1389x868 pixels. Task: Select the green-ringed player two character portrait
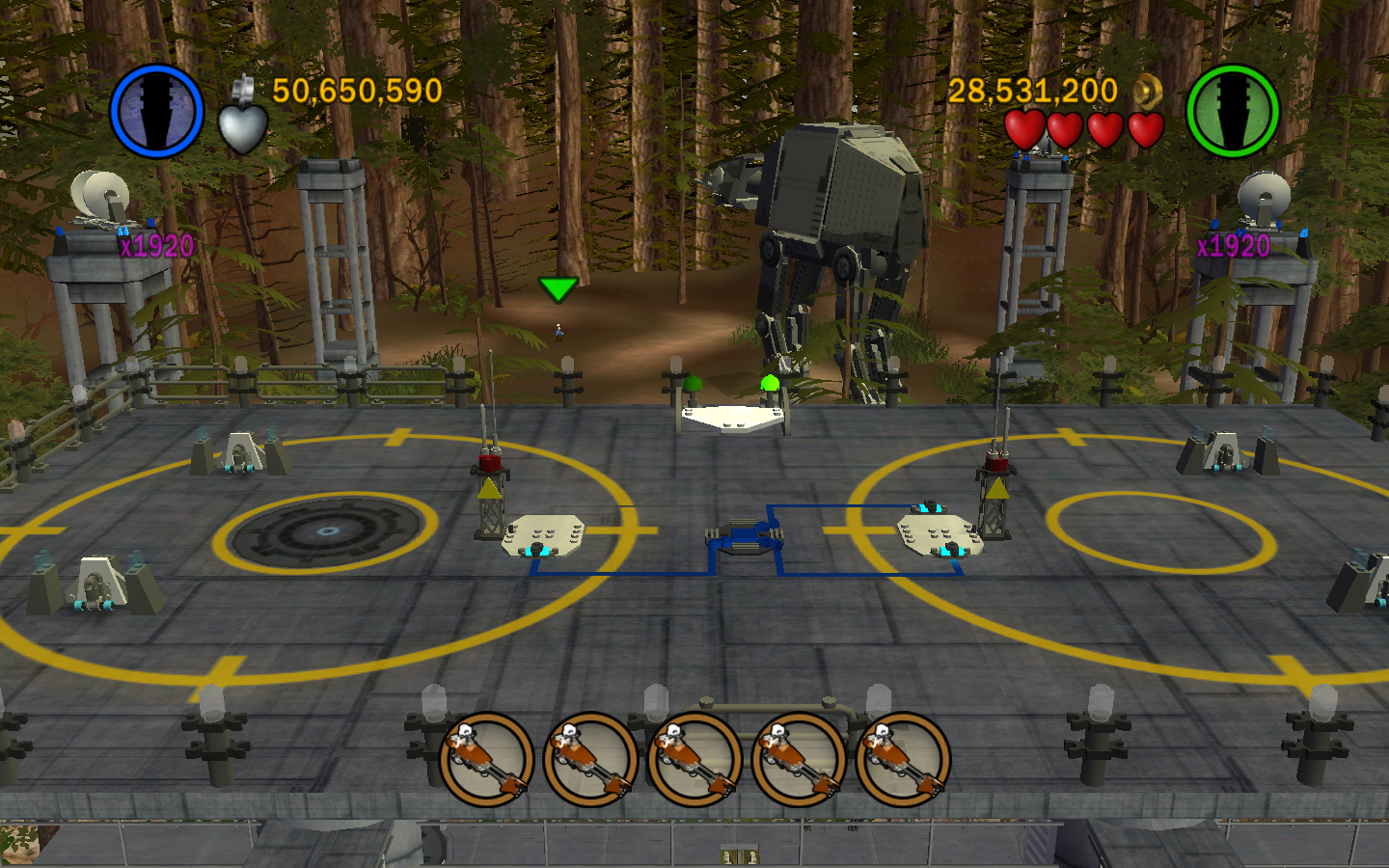pyautogui.click(x=1232, y=111)
